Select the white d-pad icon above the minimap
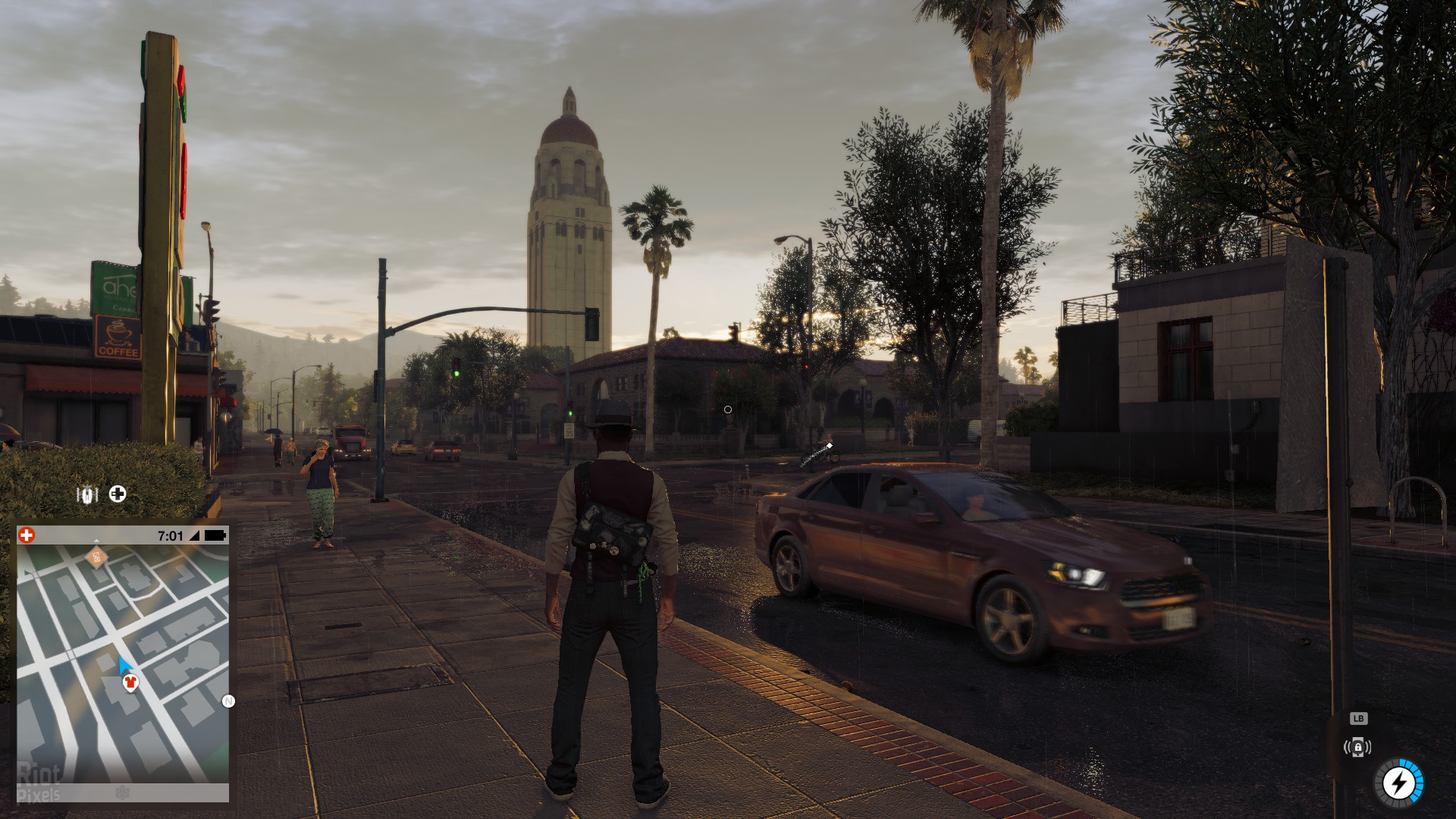Screen dimensions: 1456x819 coord(118,494)
